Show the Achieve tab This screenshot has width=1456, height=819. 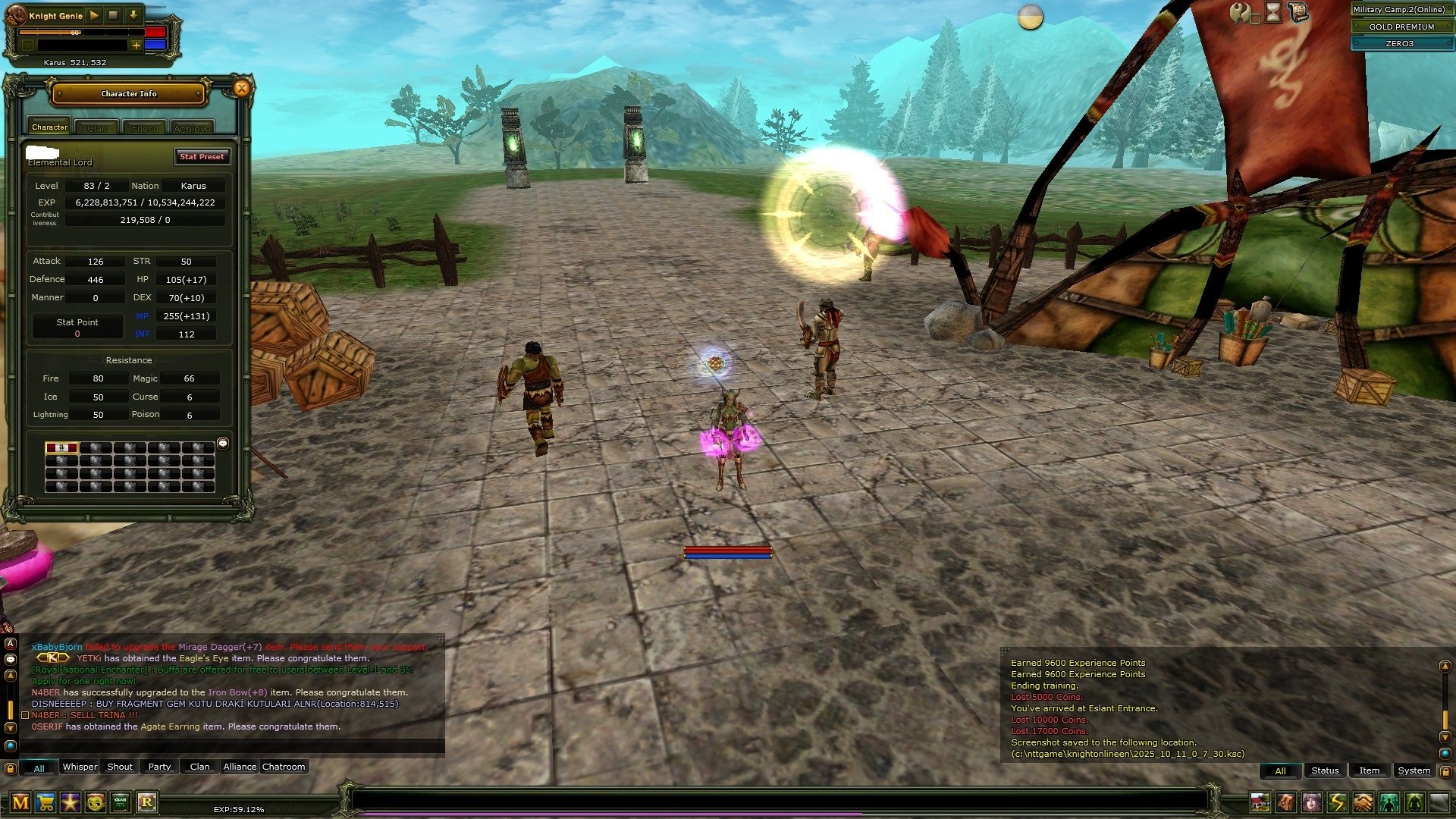coord(192,128)
